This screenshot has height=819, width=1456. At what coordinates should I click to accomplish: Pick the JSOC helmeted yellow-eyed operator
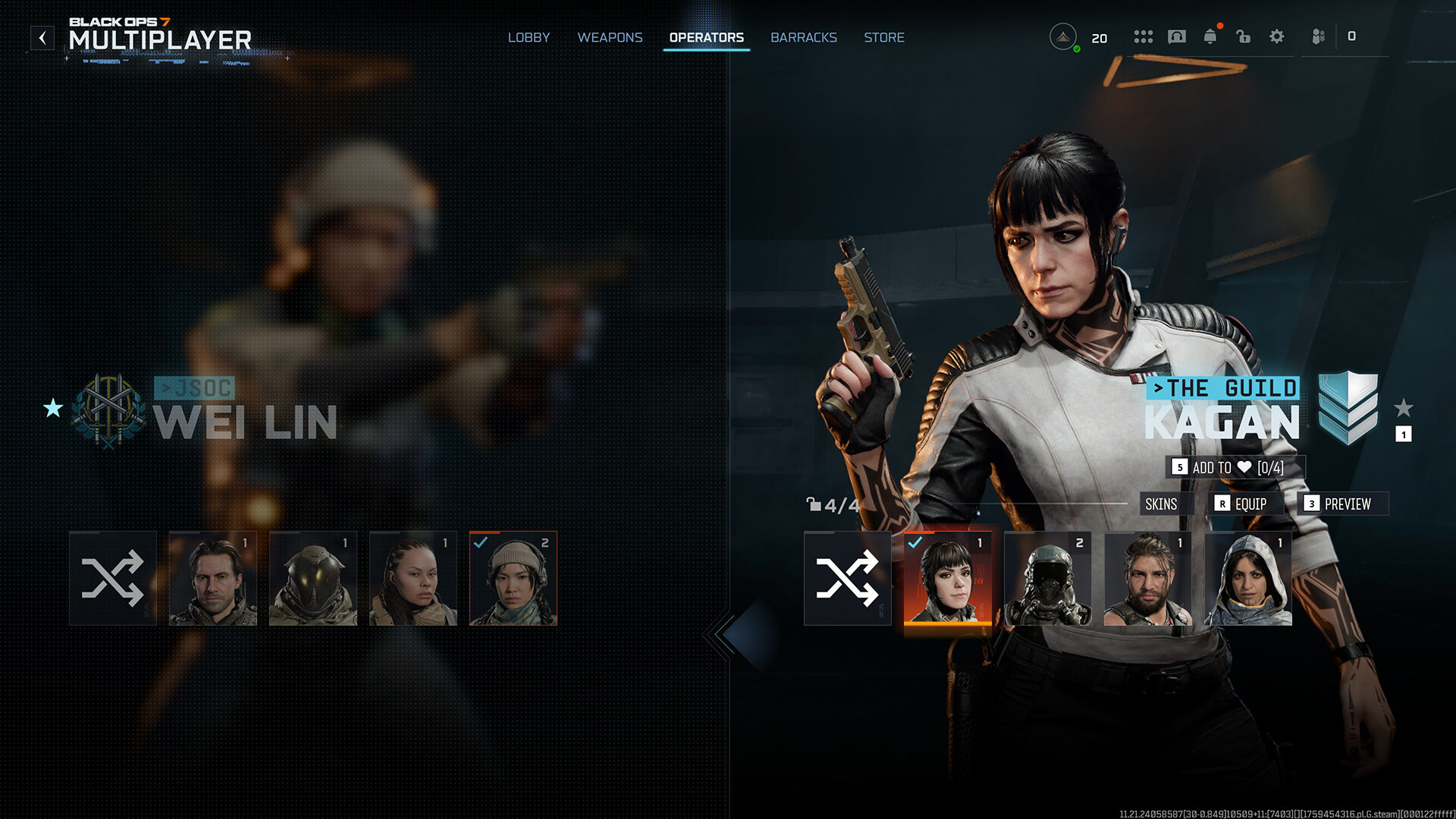(313, 578)
